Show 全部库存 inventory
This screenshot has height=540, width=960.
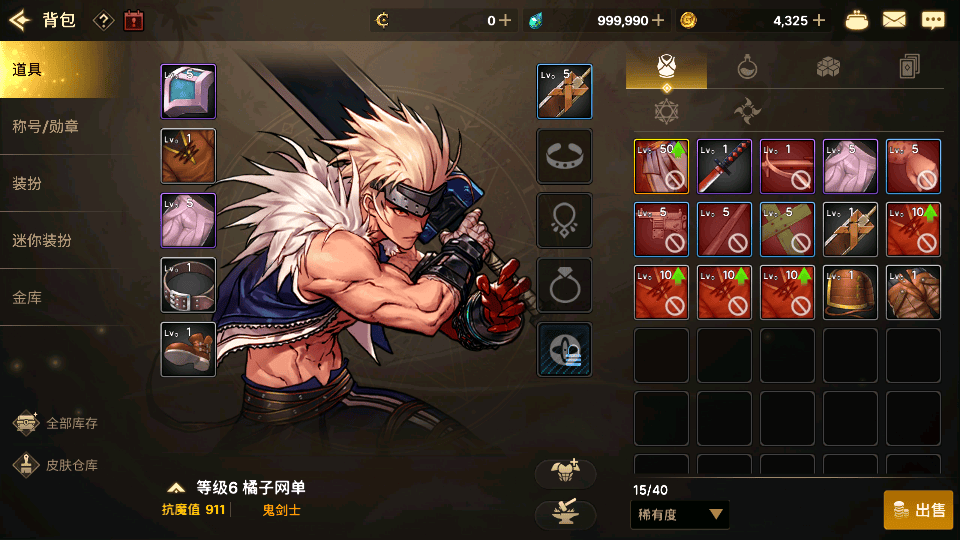tap(56, 423)
